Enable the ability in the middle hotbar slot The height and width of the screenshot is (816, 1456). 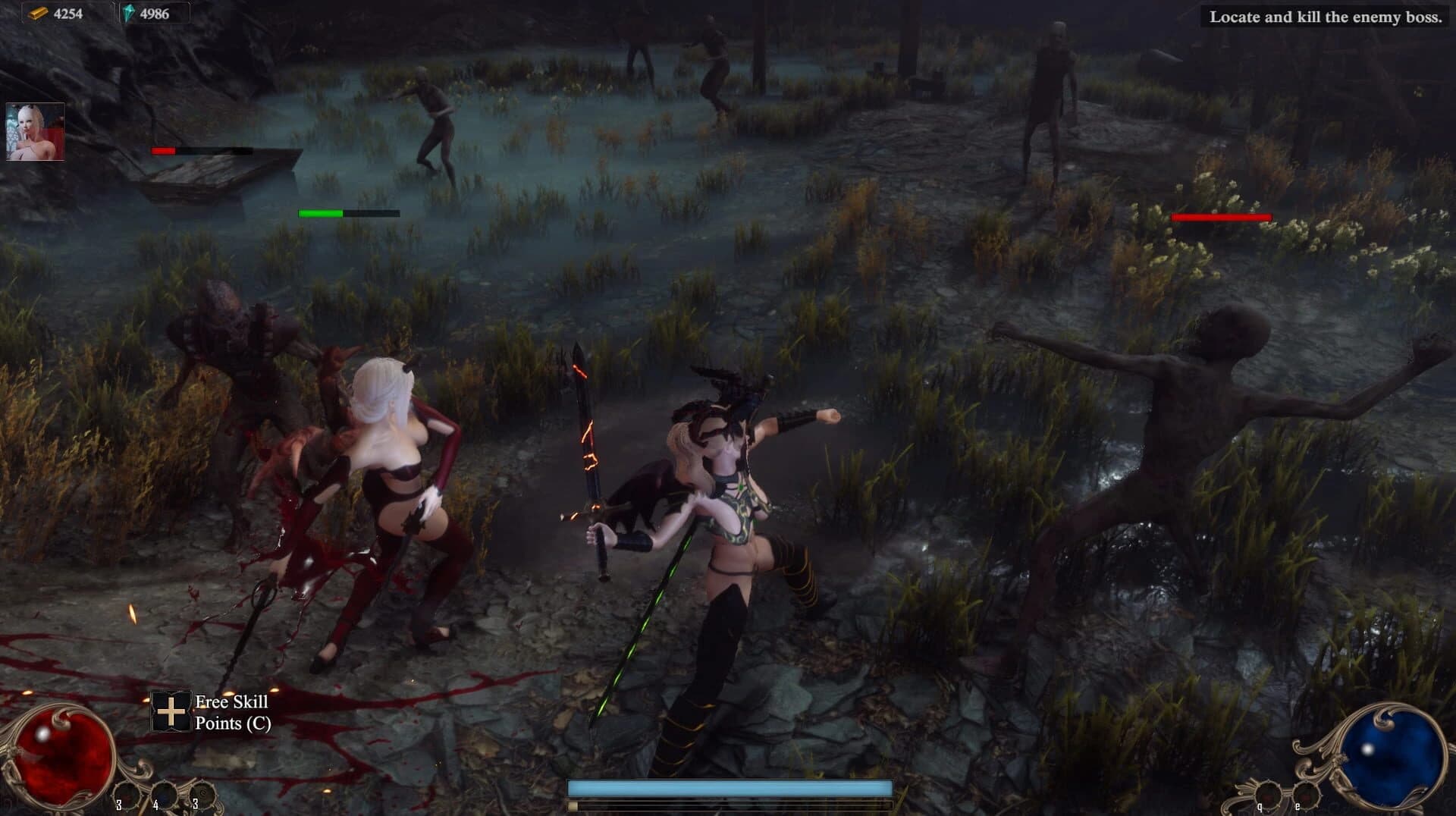coord(163,796)
